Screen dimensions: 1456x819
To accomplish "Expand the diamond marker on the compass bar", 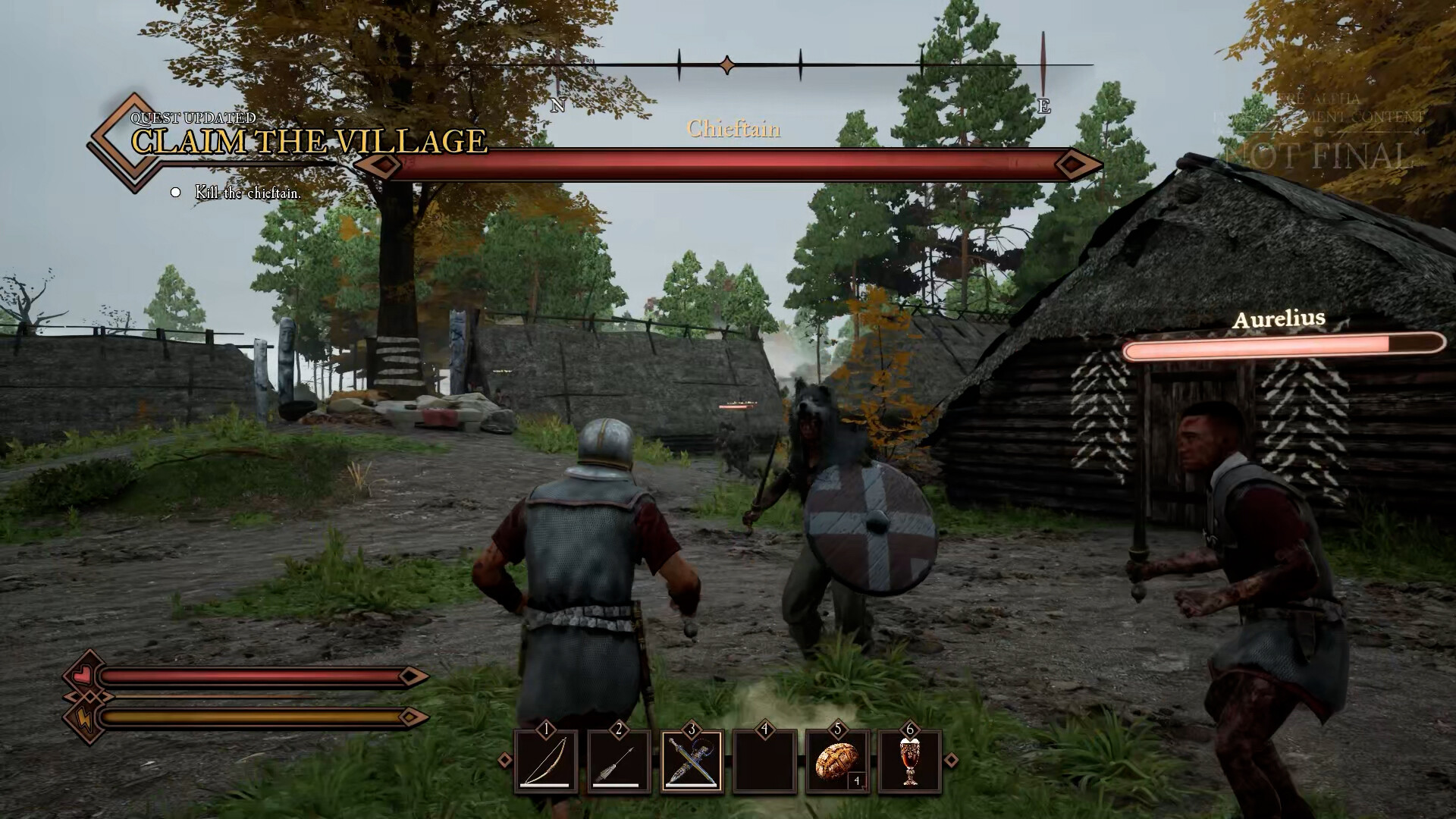I will (727, 66).
